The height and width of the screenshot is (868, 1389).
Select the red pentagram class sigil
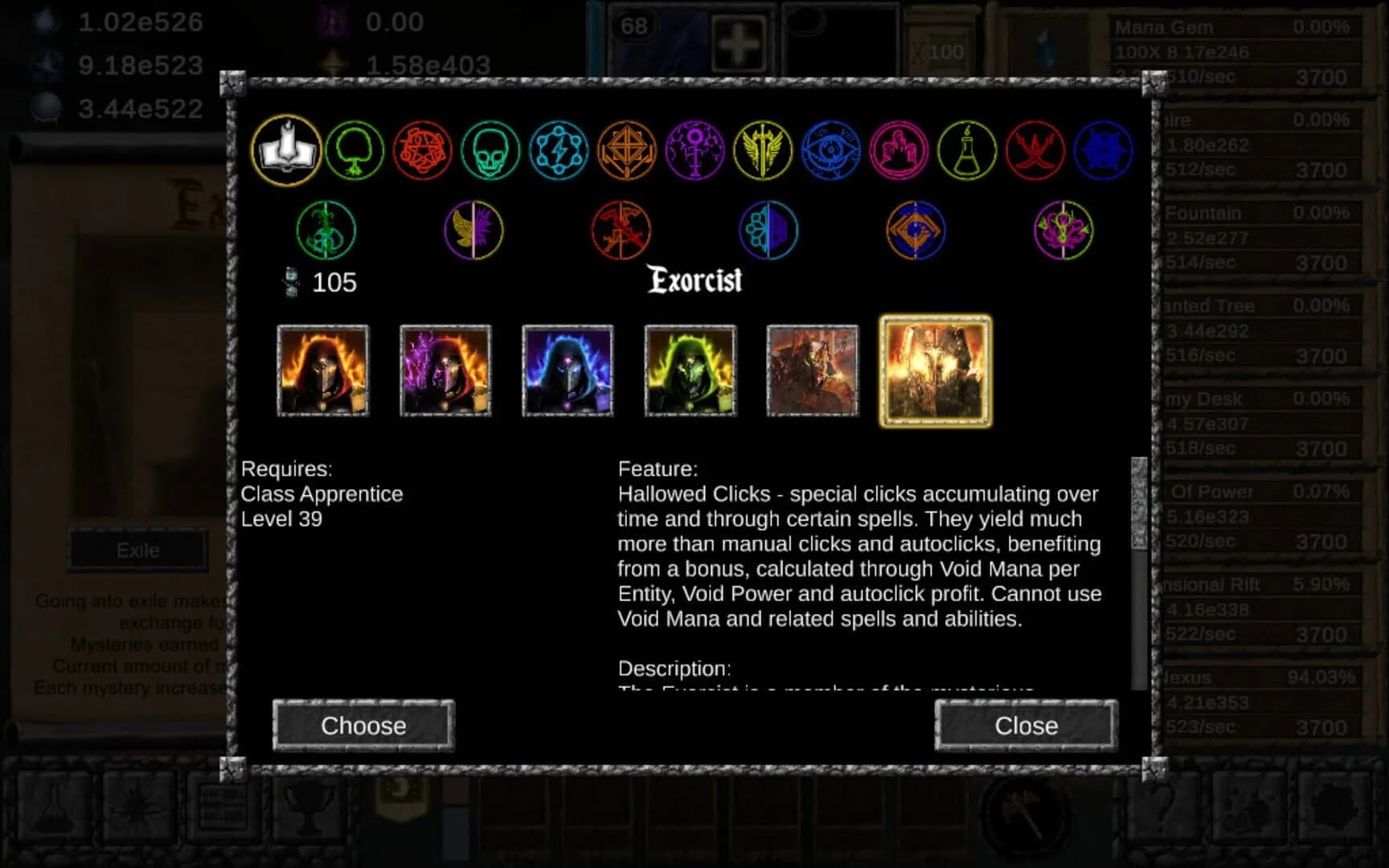421,152
